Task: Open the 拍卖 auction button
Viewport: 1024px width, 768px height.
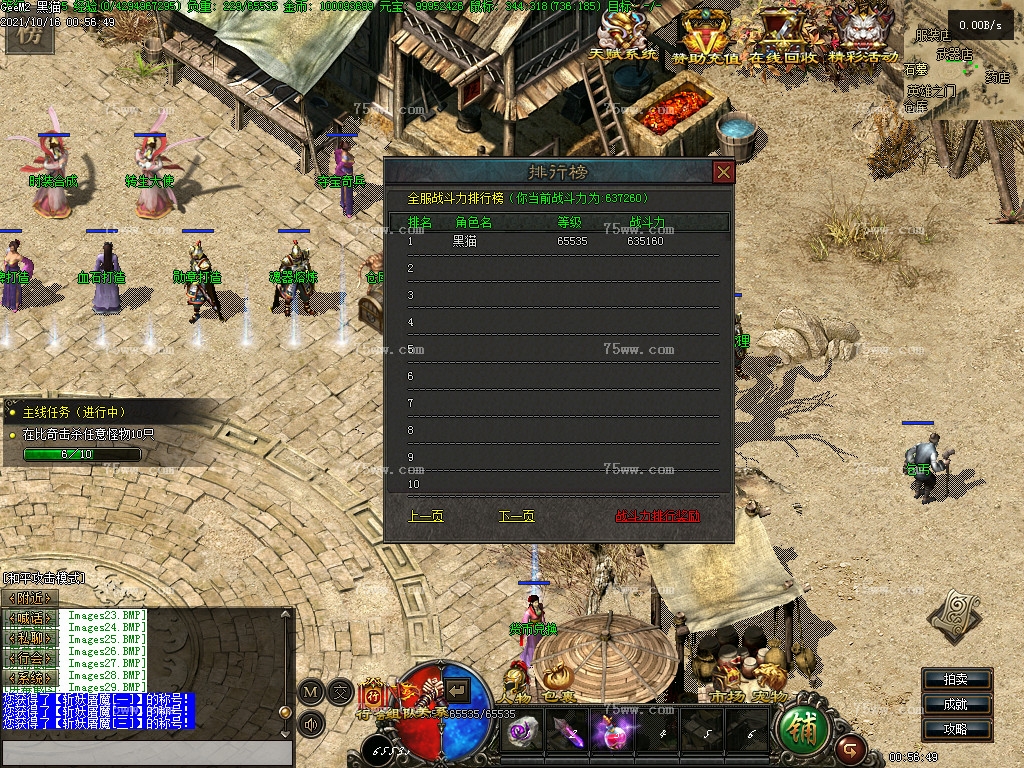Action: (x=956, y=679)
